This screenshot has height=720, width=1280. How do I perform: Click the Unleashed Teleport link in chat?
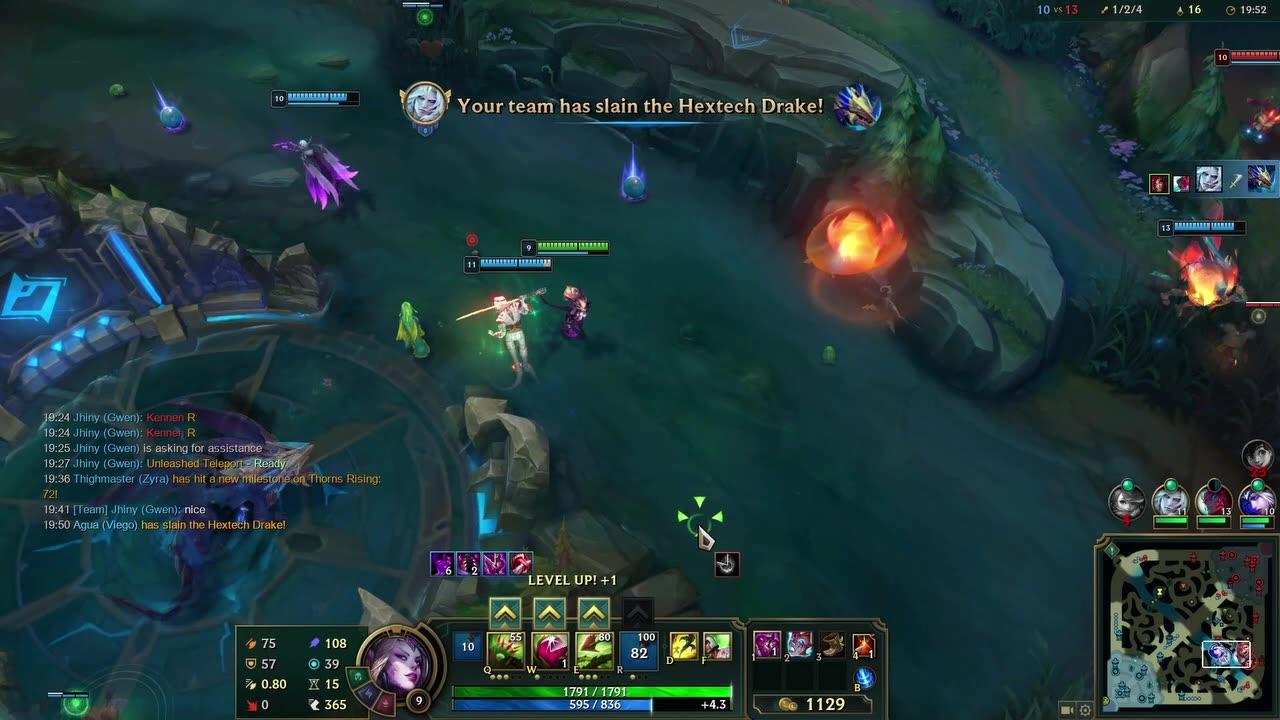pos(196,463)
